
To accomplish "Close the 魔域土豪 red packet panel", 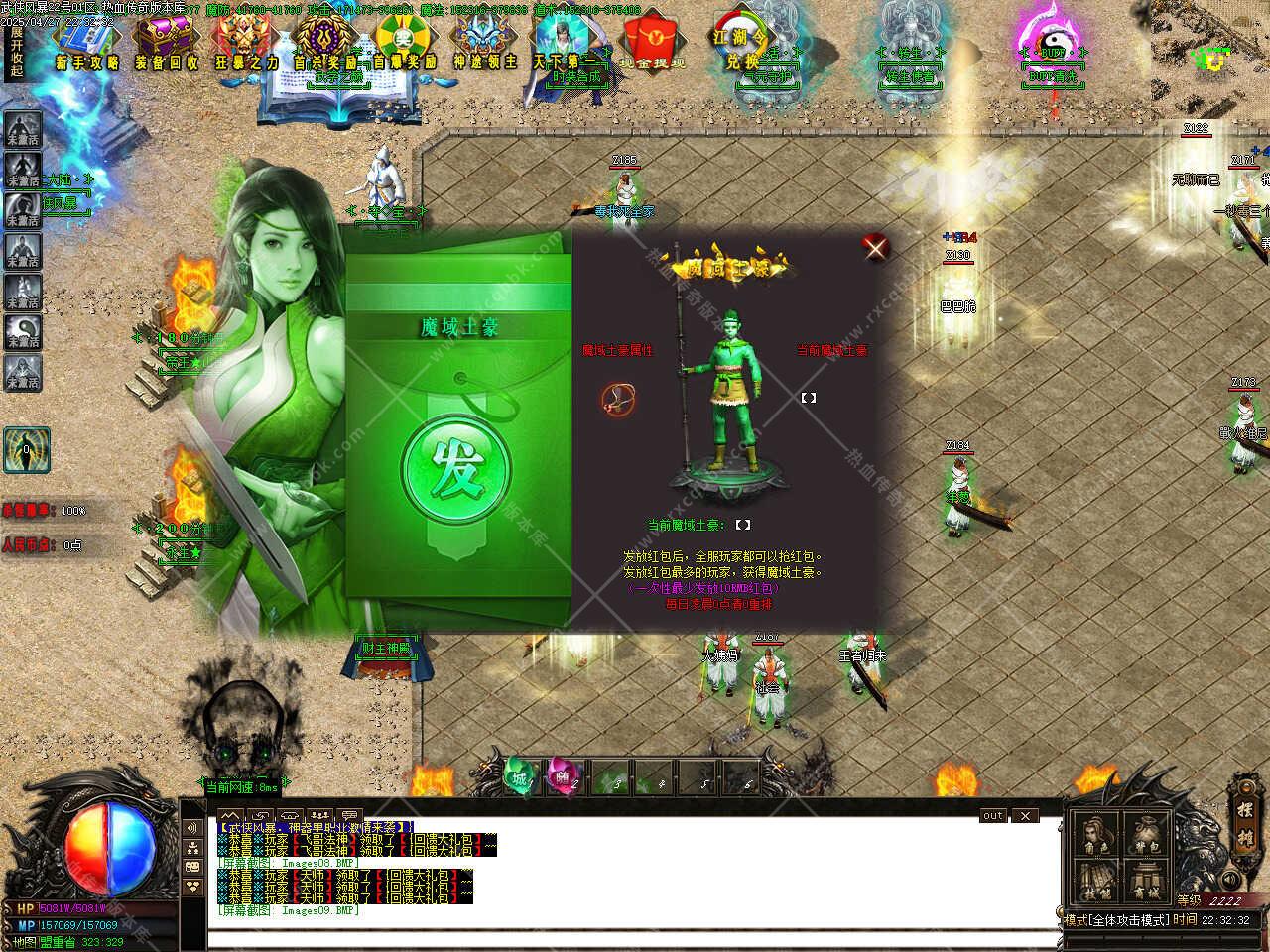I will point(875,247).
